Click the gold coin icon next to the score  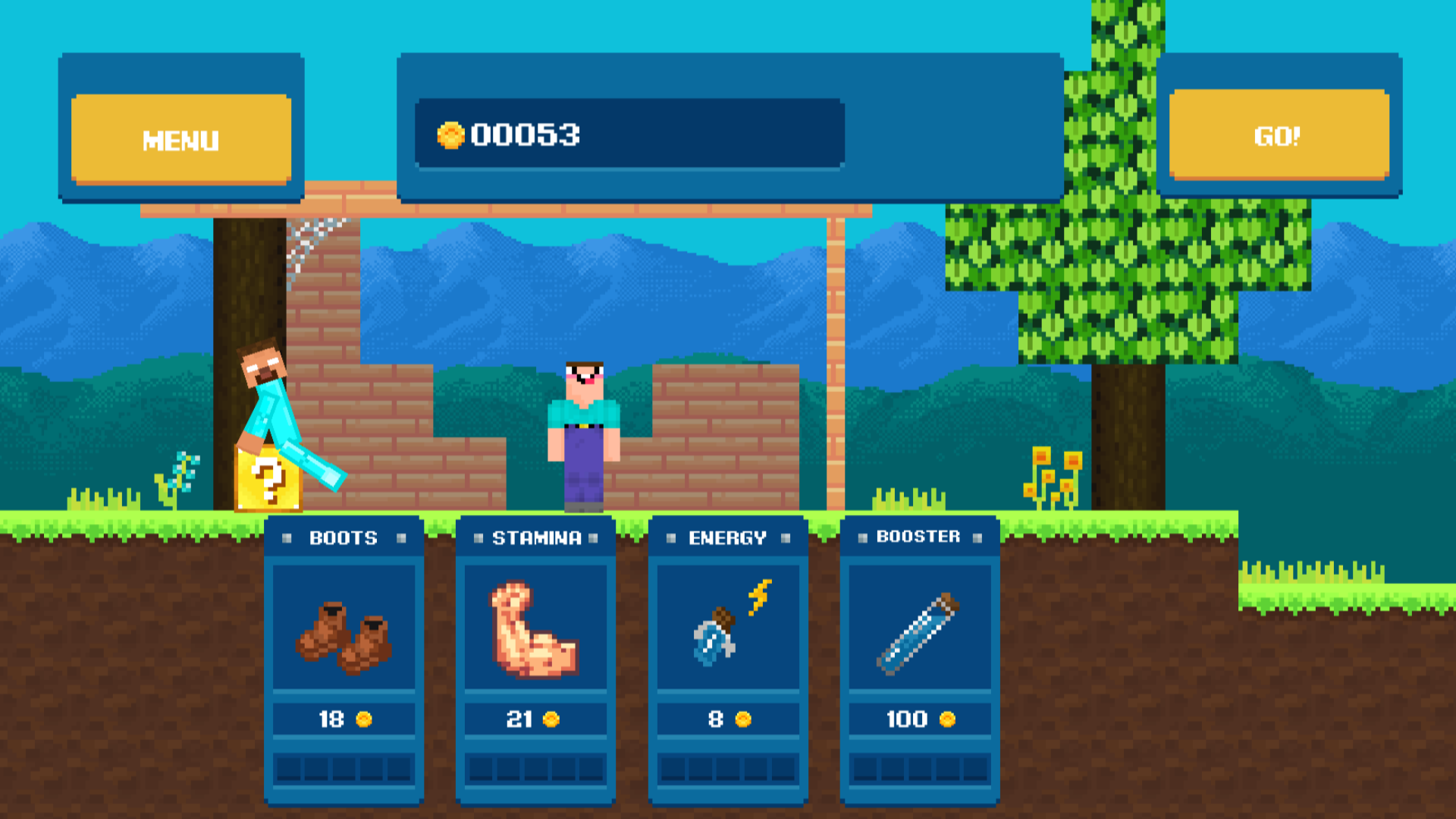click(452, 134)
